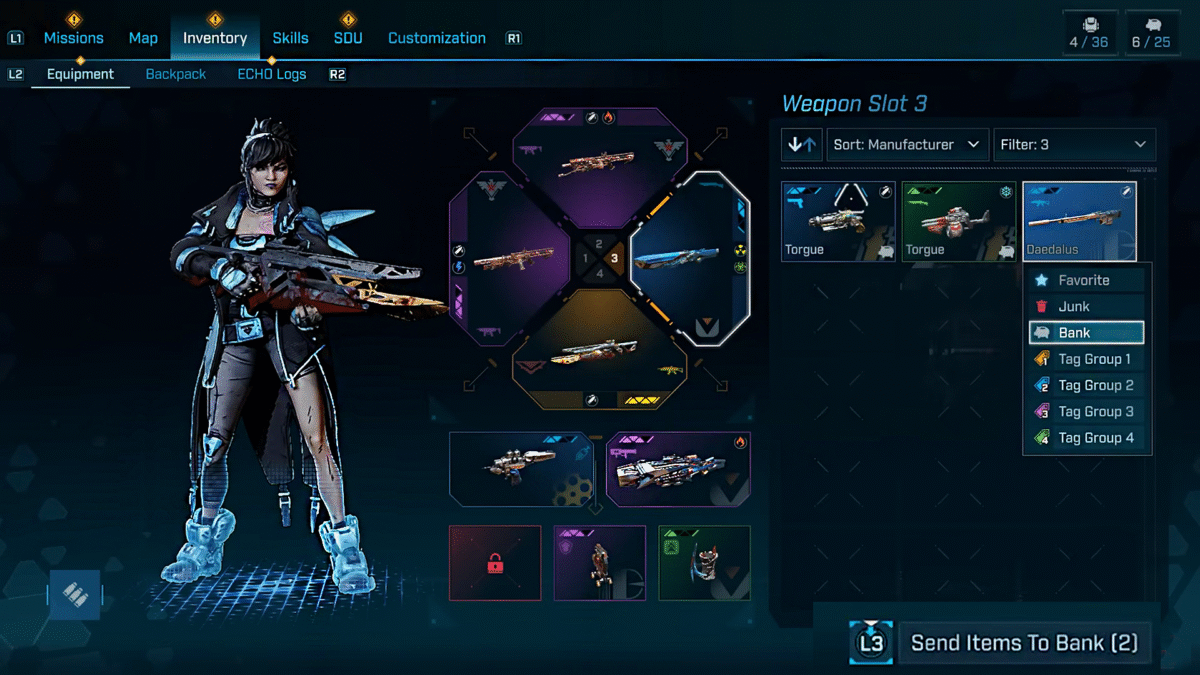This screenshot has height=675, width=1200.
Task: Switch to the Customization tab
Action: point(436,38)
